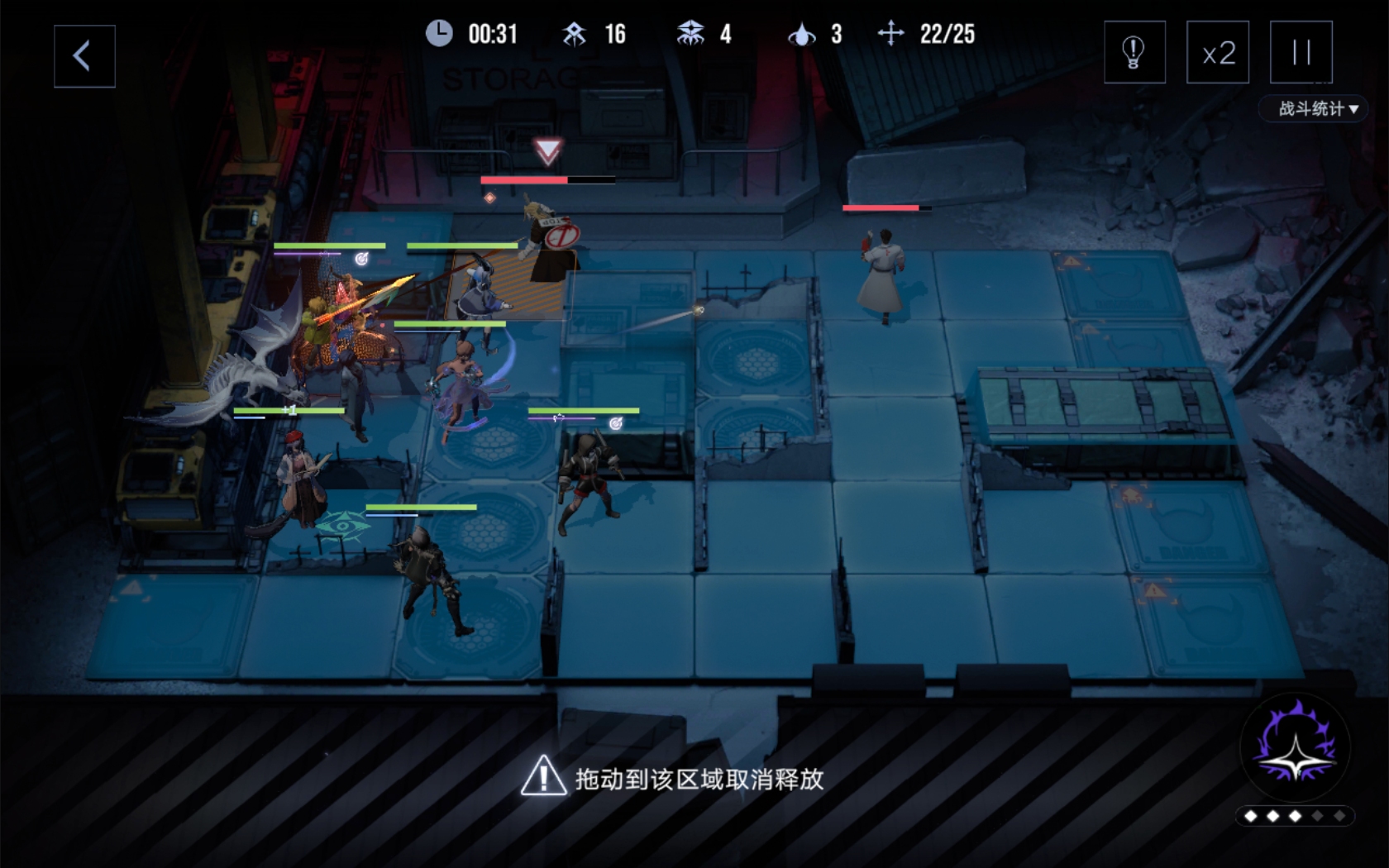Open the lightbulb hint button
The width and height of the screenshot is (1389, 868).
point(1134,53)
